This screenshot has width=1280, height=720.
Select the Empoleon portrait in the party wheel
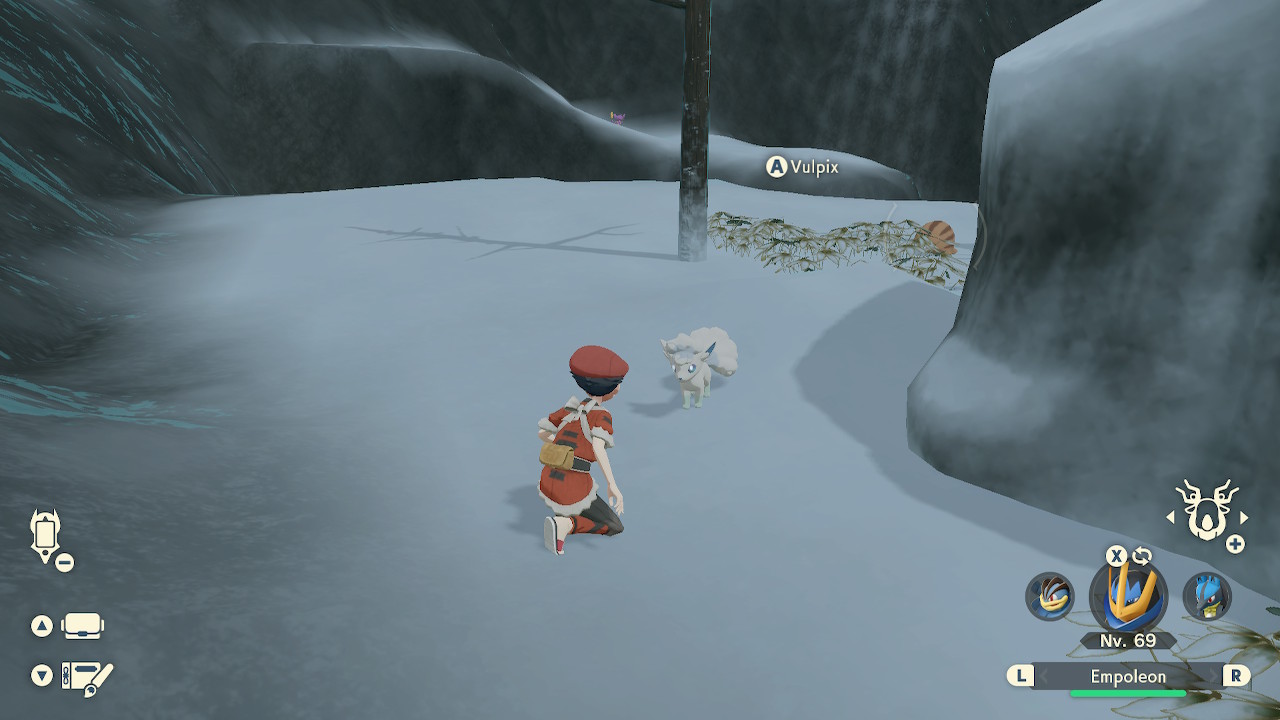coord(1129,596)
